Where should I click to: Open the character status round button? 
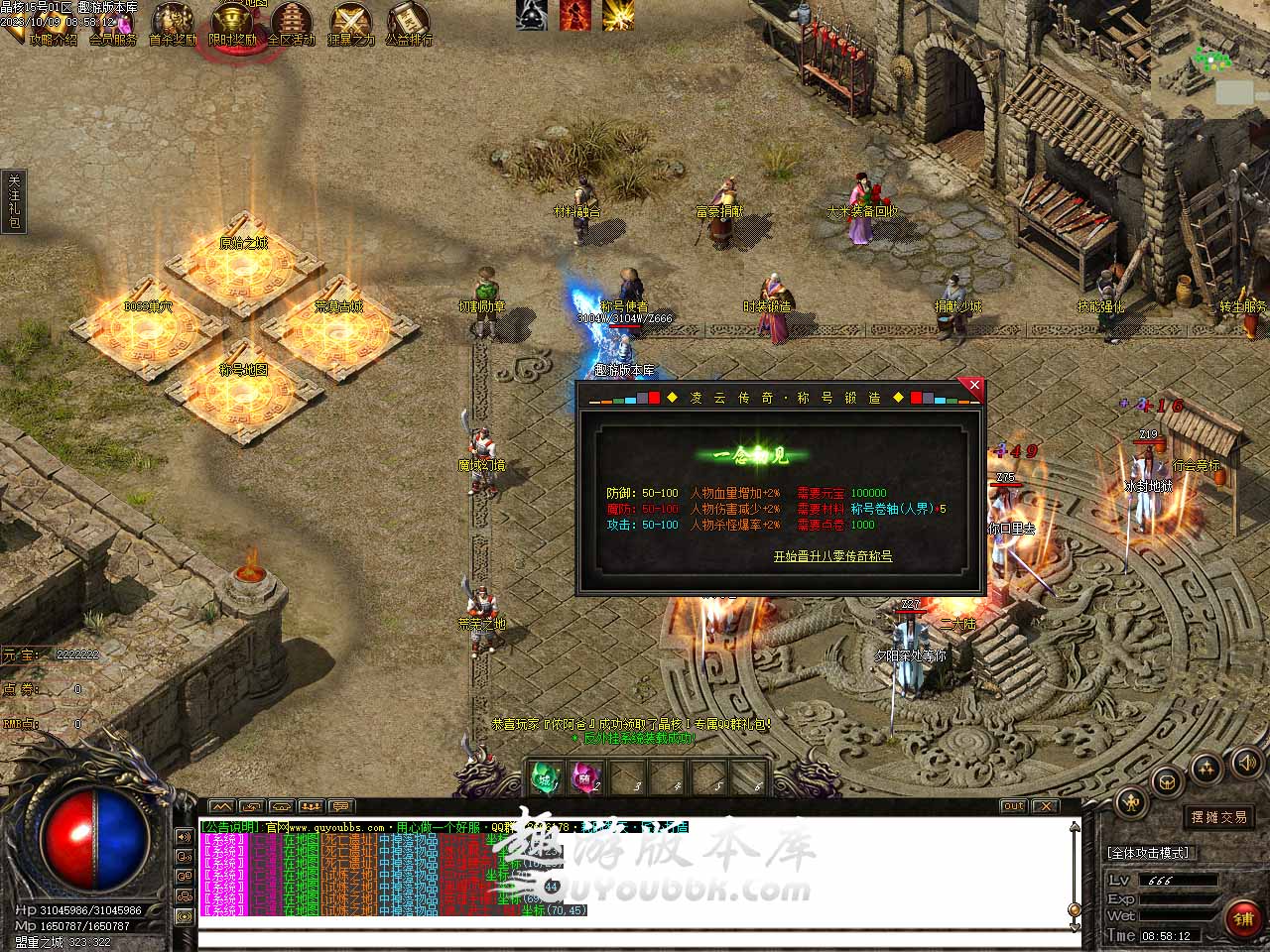1130,801
